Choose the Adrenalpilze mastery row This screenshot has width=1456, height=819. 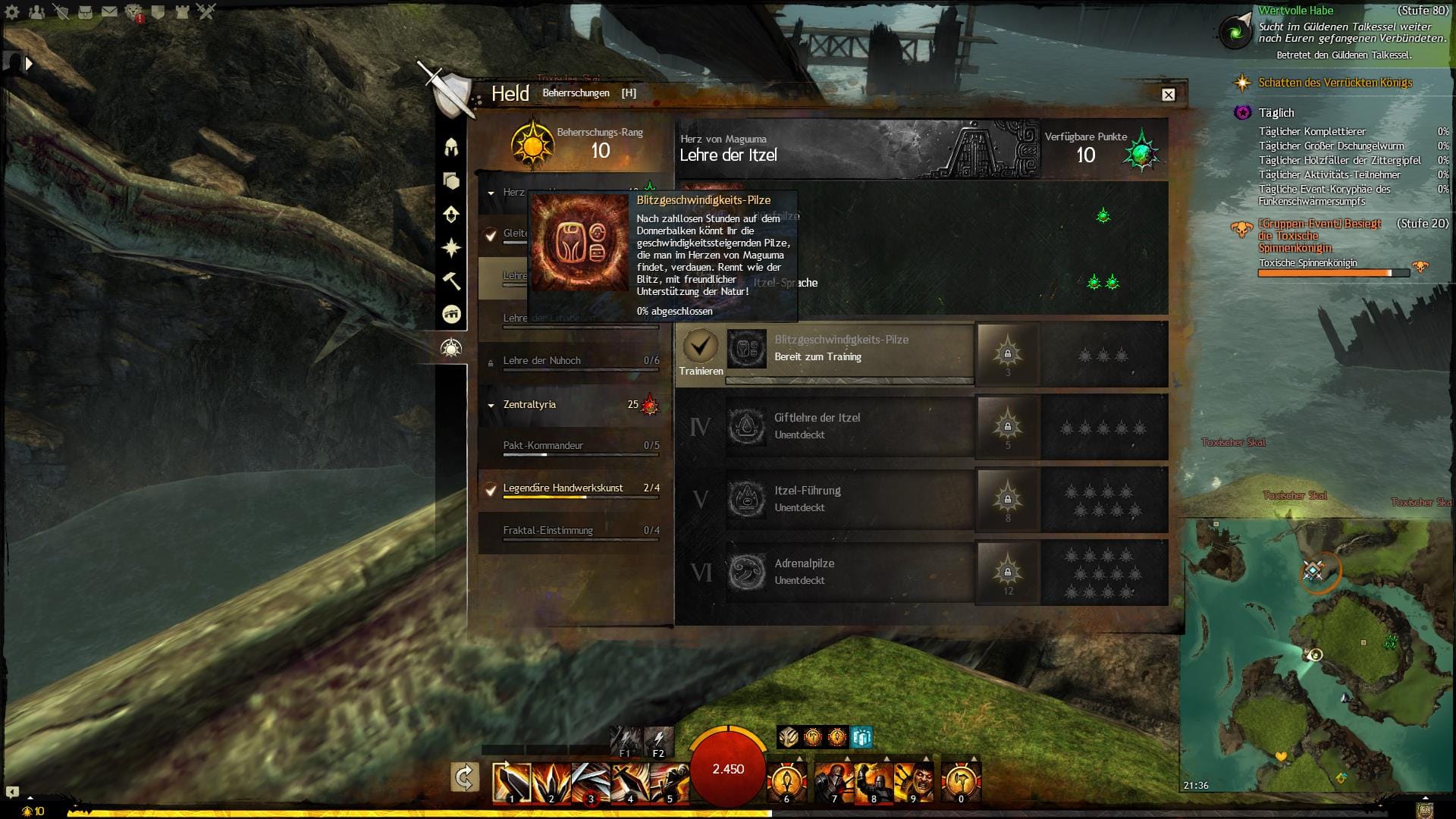click(849, 572)
